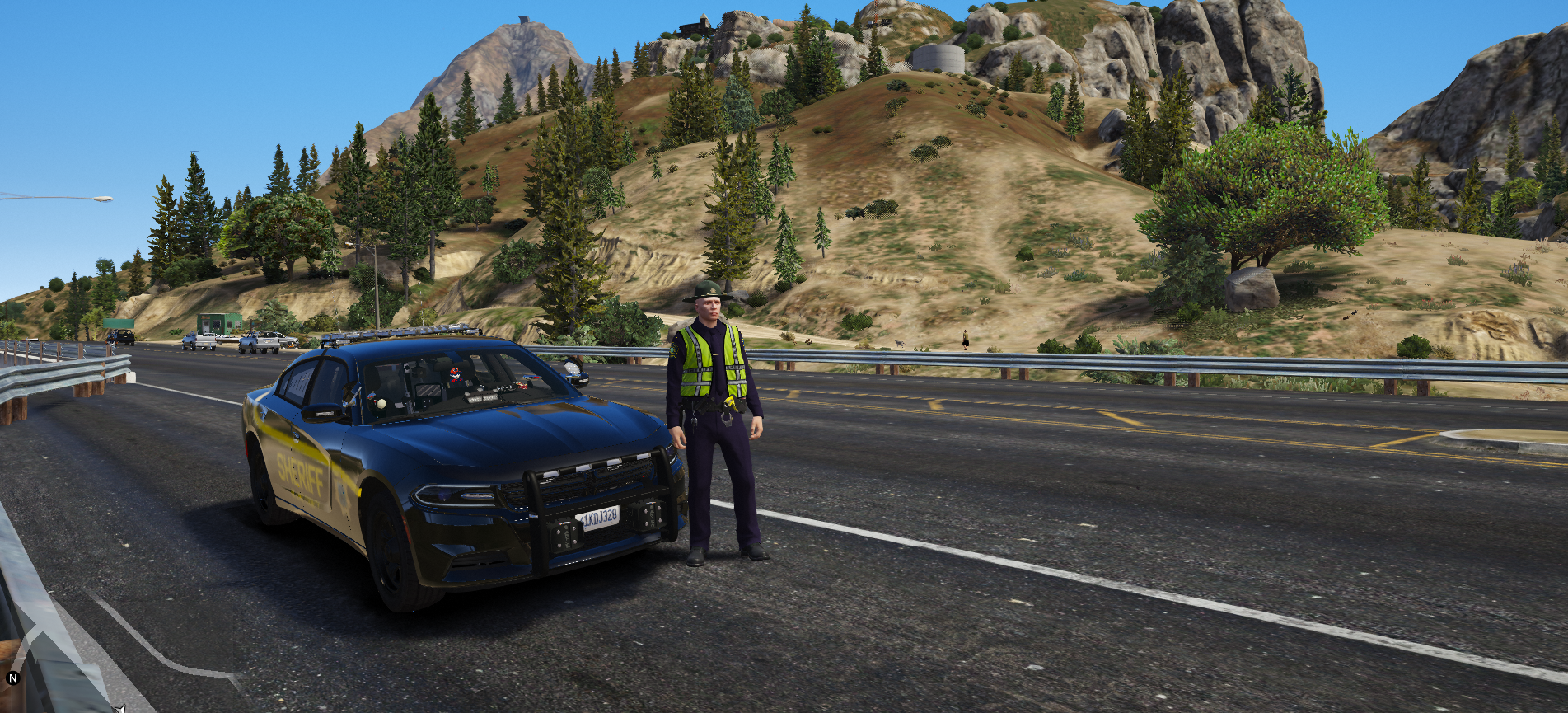The image size is (1568, 713).
Task: Click the north compass marker on the minimap
Action: 12,678
